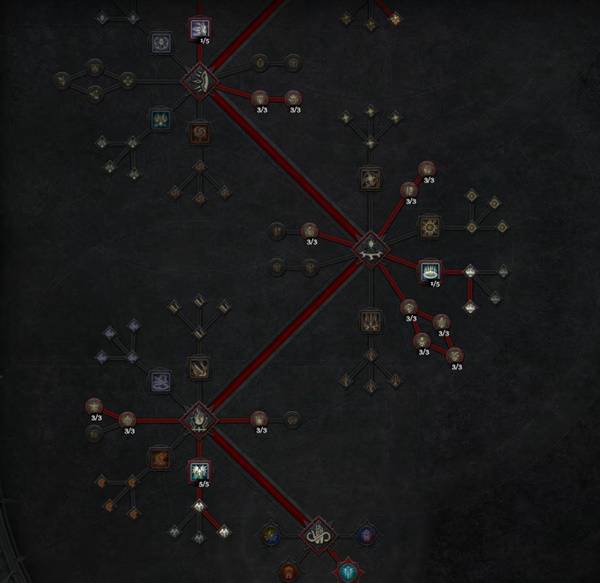Screen dimensions: 600x583
Task: Select the sun-shaped square skill node
Action: (x=431, y=226)
